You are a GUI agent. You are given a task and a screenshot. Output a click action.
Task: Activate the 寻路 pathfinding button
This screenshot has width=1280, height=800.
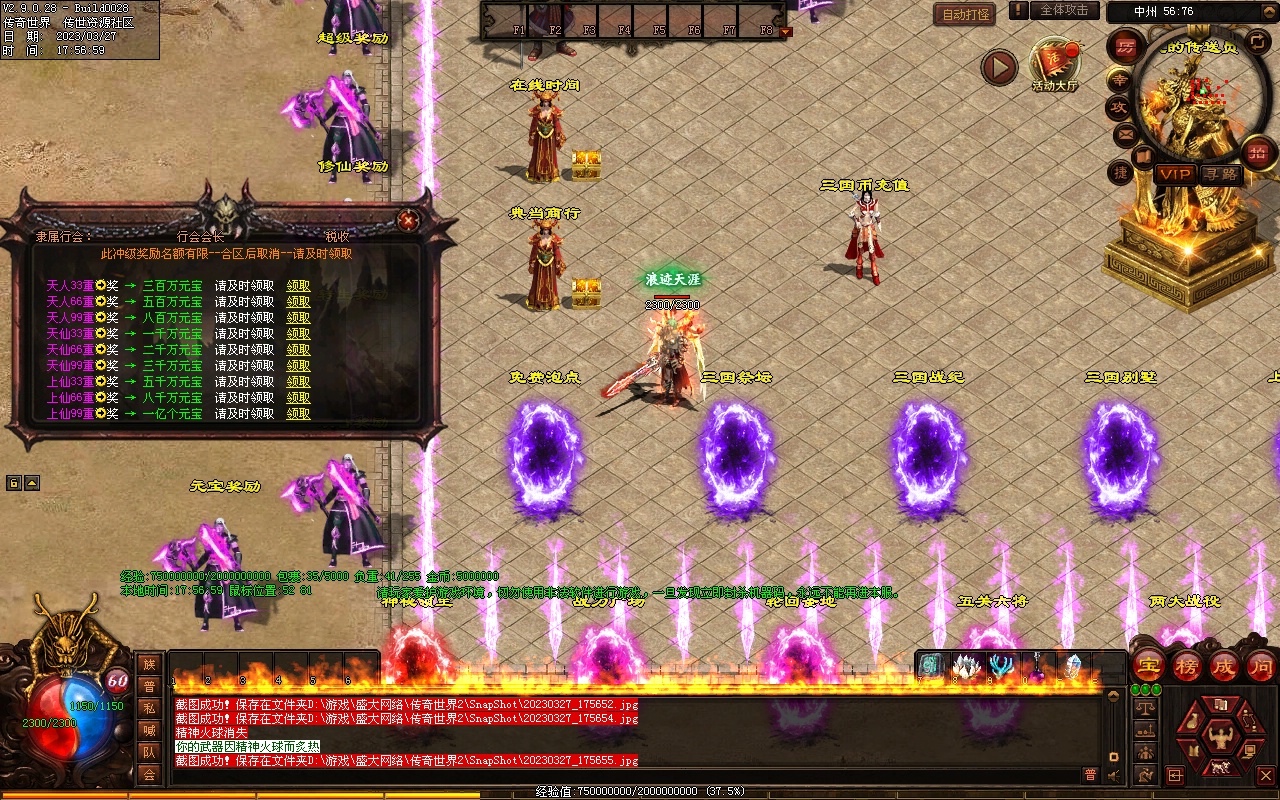1220,174
